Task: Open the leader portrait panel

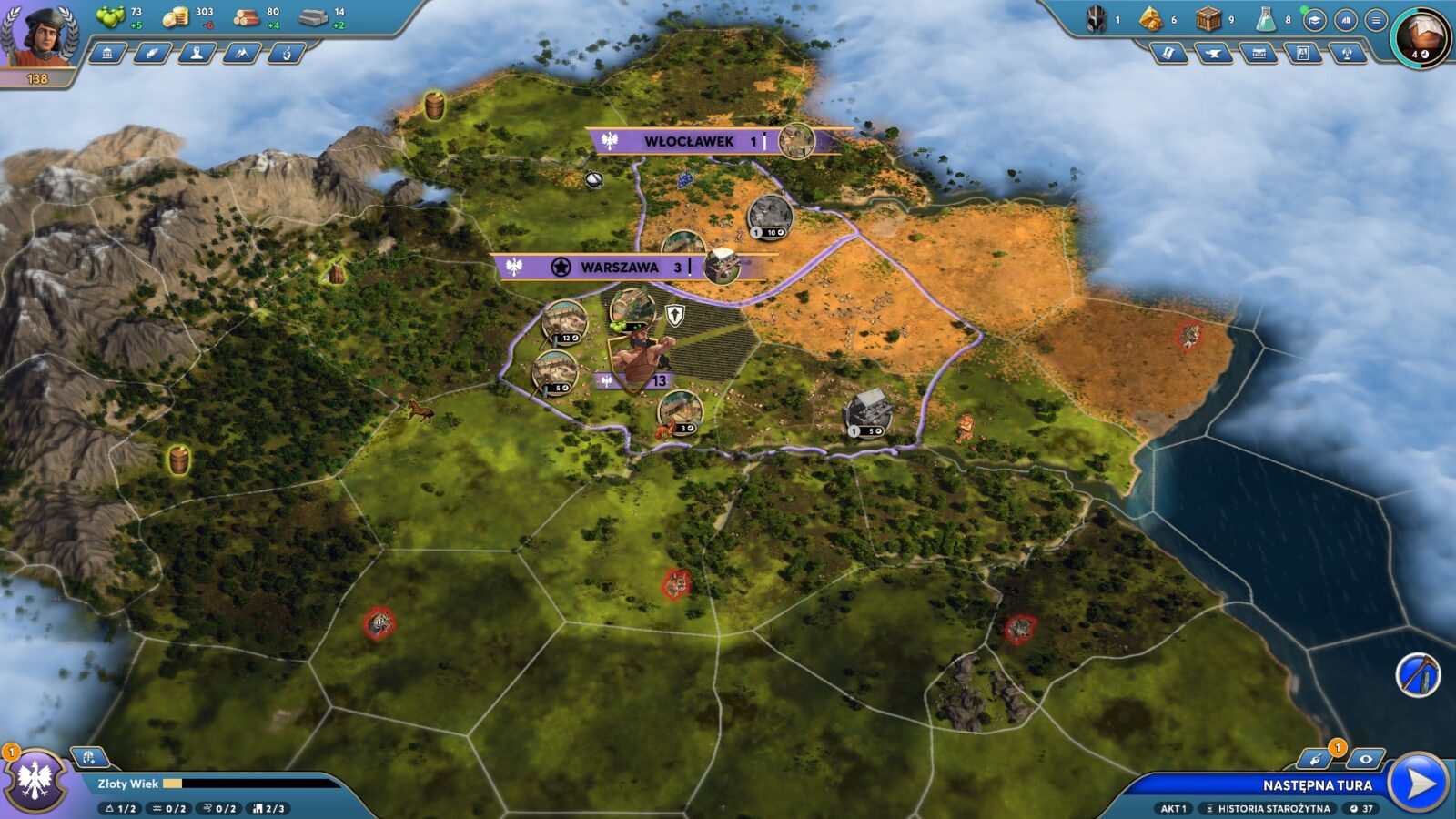Action: point(41,36)
